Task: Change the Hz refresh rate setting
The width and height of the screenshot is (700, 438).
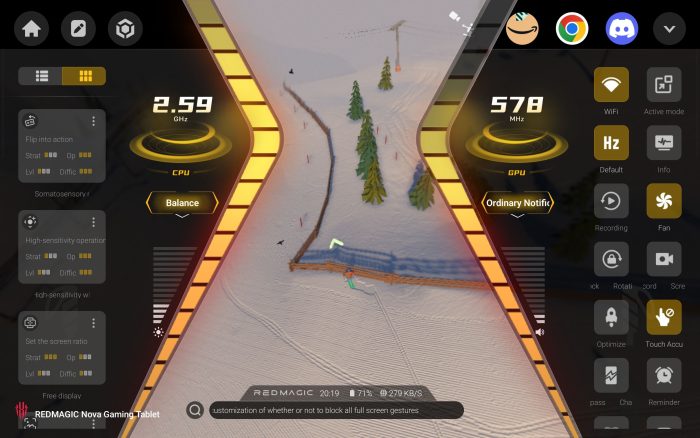Action: pyautogui.click(x=611, y=143)
